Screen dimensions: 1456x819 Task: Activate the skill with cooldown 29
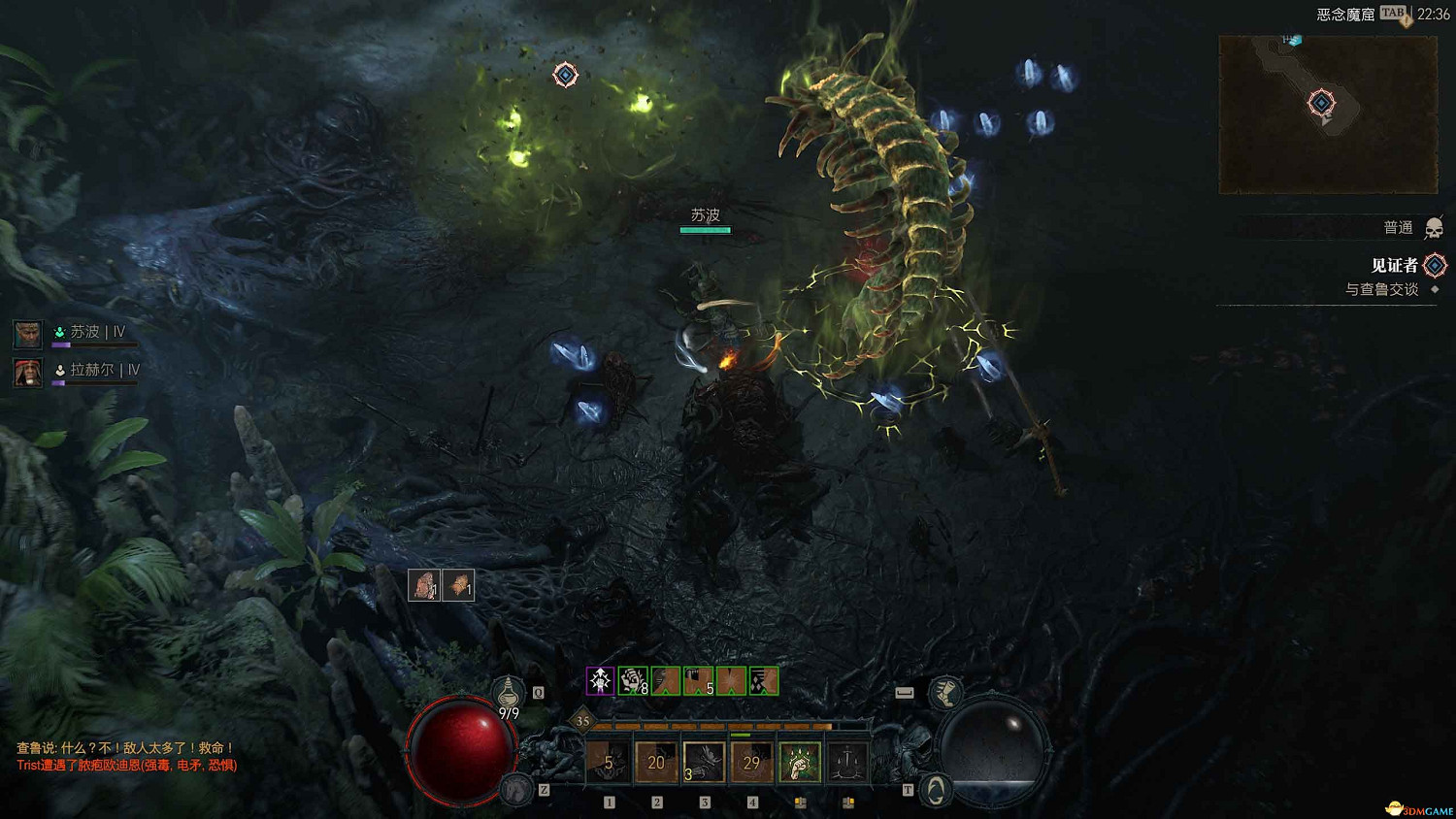(x=751, y=762)
